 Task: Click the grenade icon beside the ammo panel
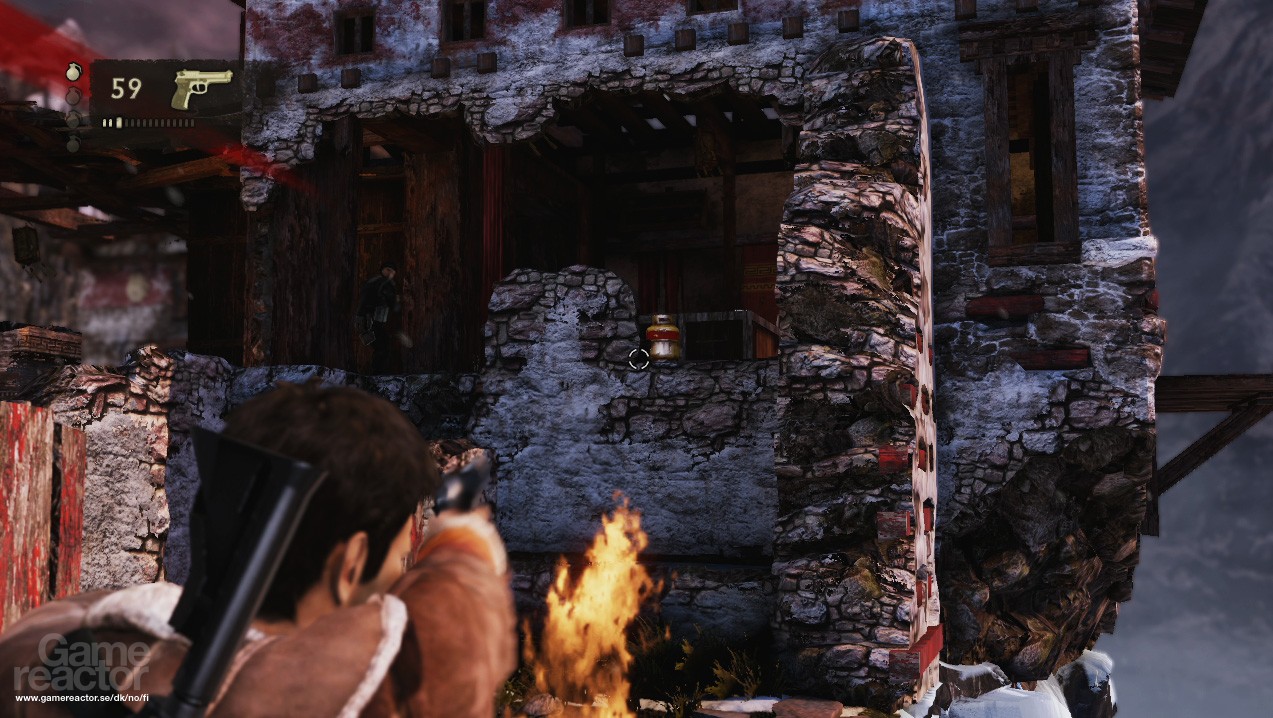(72, 73)
